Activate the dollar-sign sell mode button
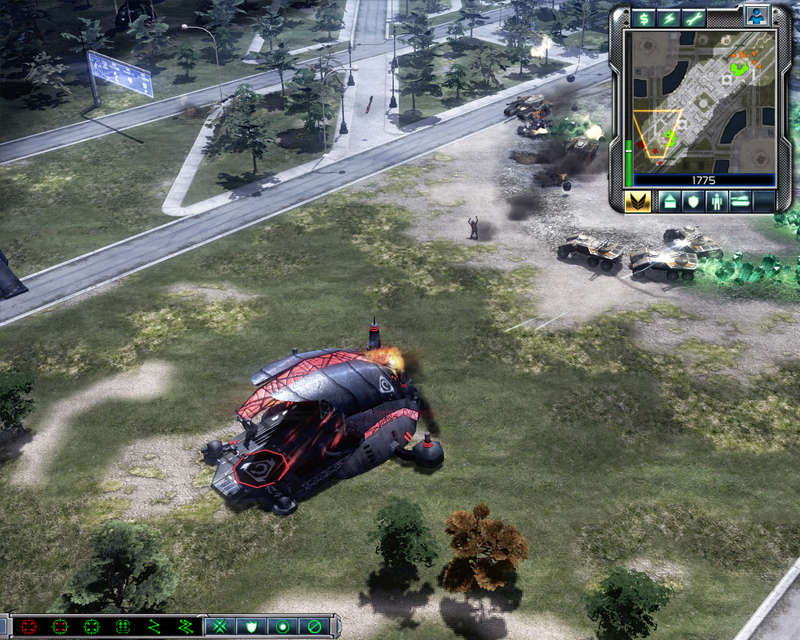This screenshot has height=640, width=800. click(643, 18)
